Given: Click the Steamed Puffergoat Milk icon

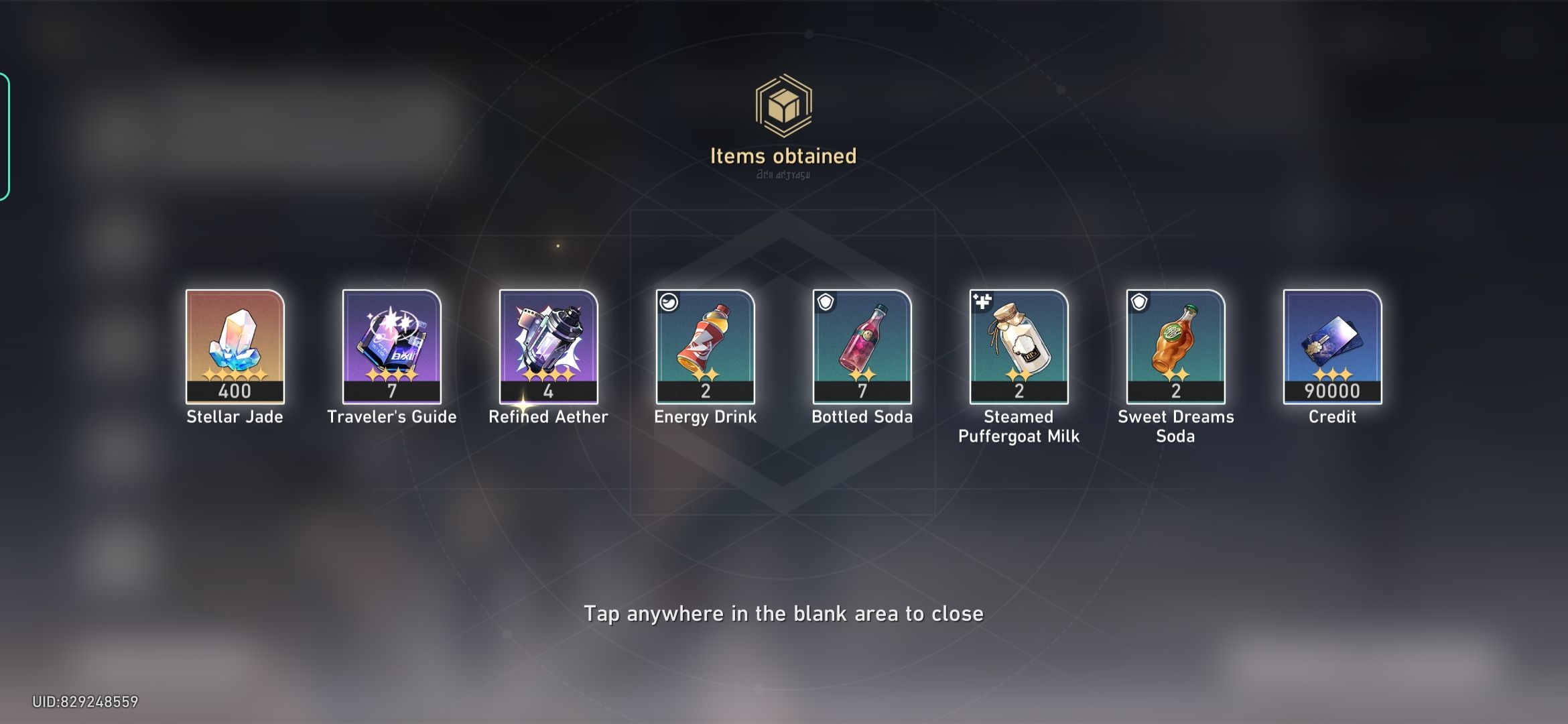Looking at the screenshot, I should 1018,342.
